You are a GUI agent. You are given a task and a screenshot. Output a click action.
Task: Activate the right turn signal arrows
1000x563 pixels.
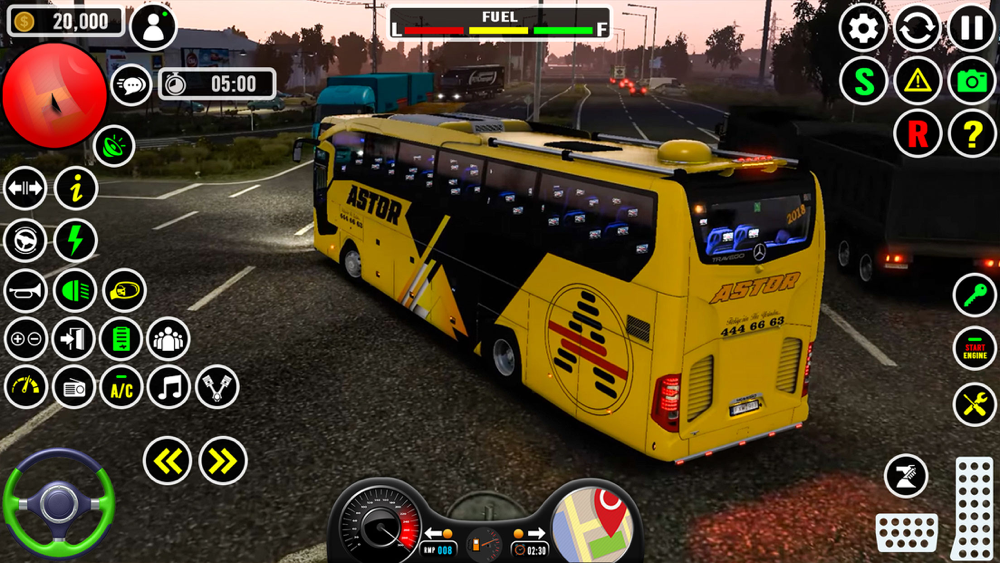pyautogui.click(x=222, y=461)
